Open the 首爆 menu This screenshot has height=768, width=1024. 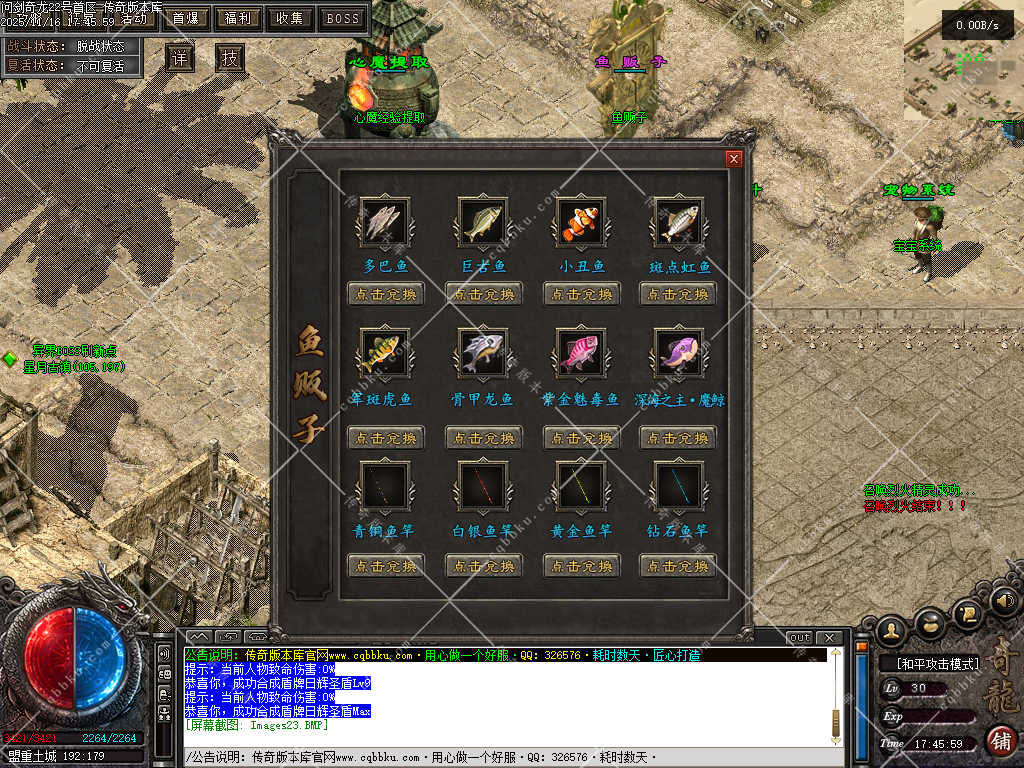(x=185, y=18)
